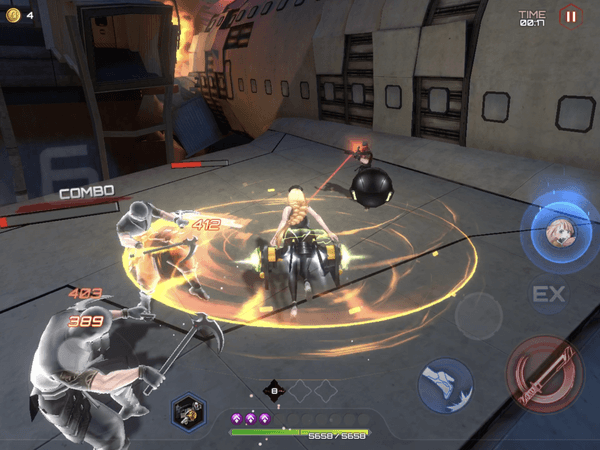Pause the game with the pause button
600x450 pixels.
[570, 15]
